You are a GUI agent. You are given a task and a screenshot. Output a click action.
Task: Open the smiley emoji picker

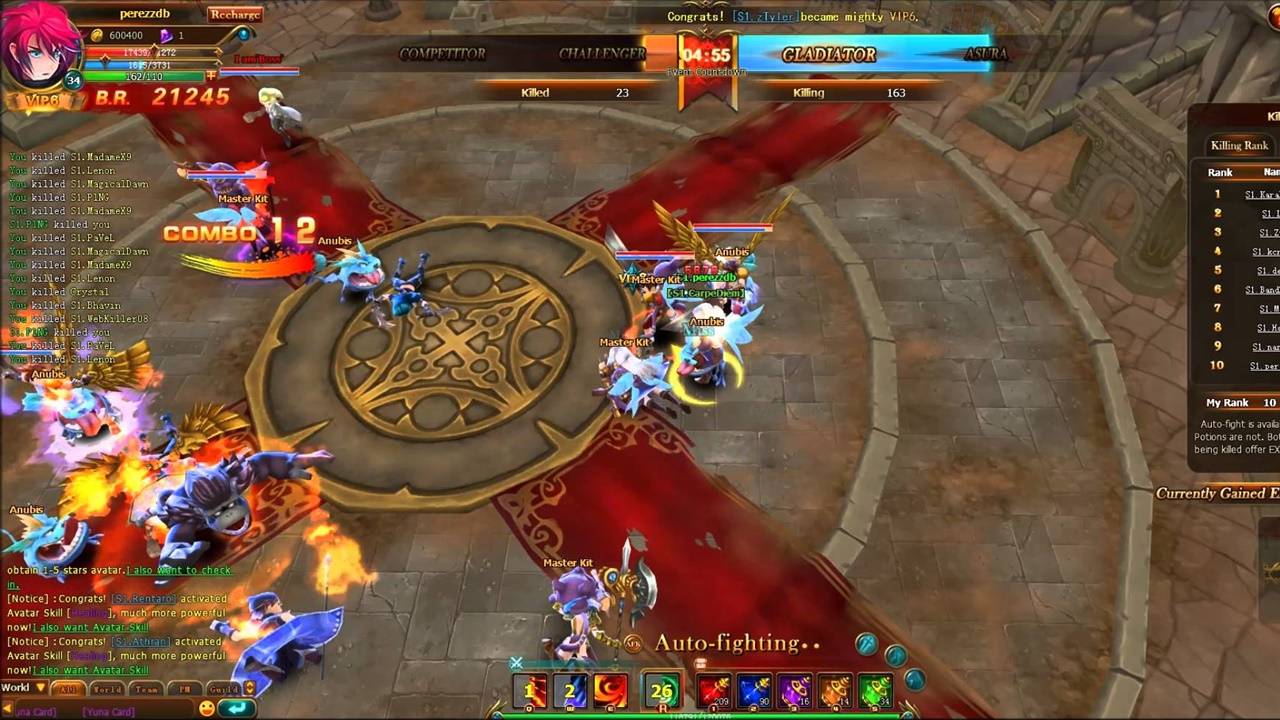tap(207, 708)
